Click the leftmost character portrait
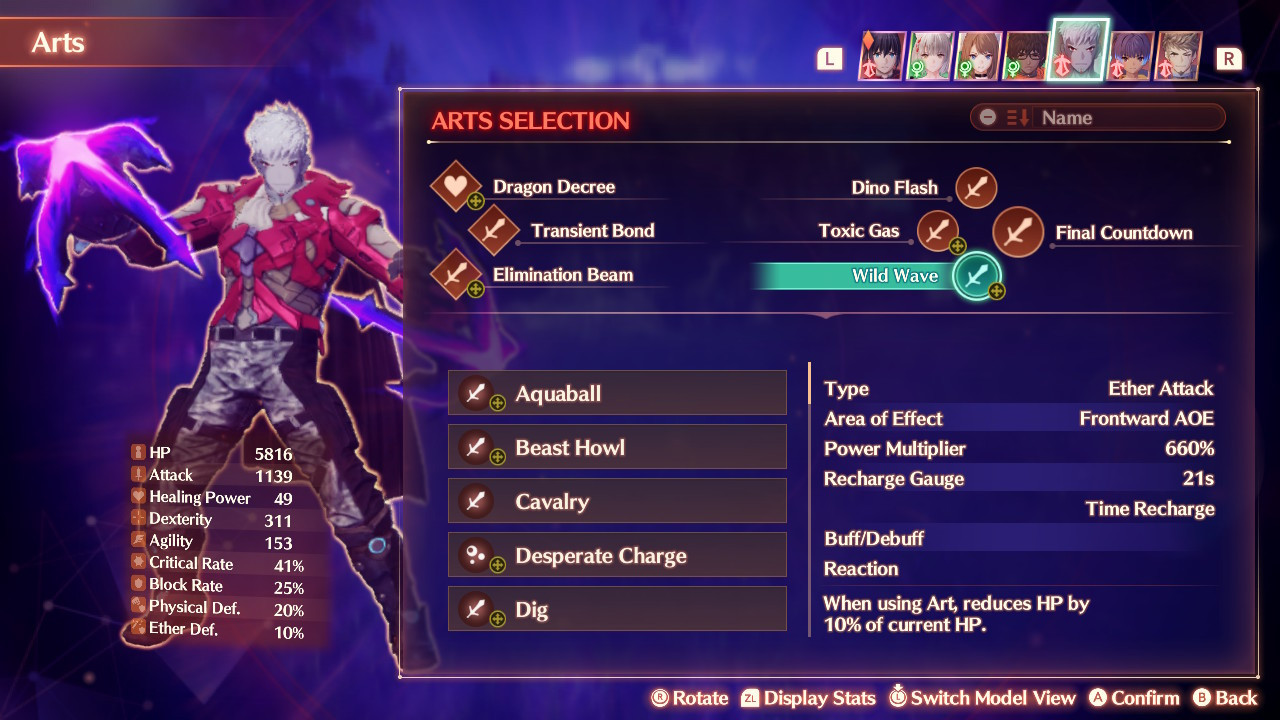This screenshot has height=720, width=1280. click(881, 55)
